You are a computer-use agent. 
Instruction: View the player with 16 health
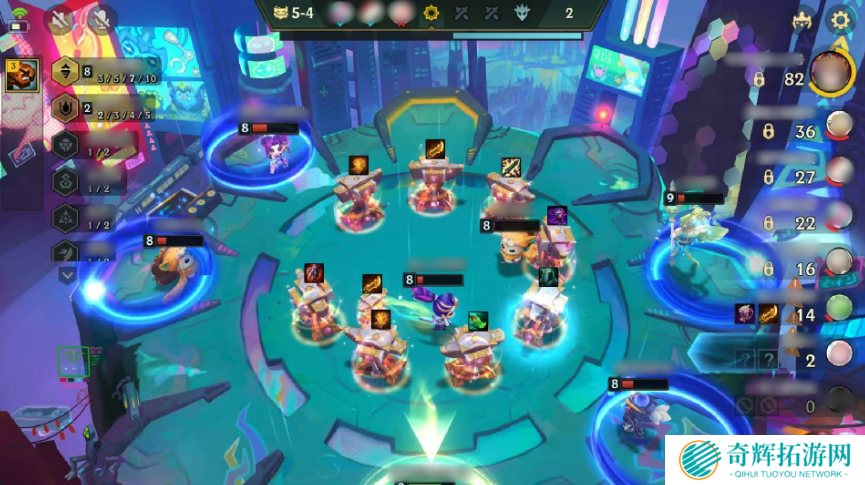tap(838, 268)
